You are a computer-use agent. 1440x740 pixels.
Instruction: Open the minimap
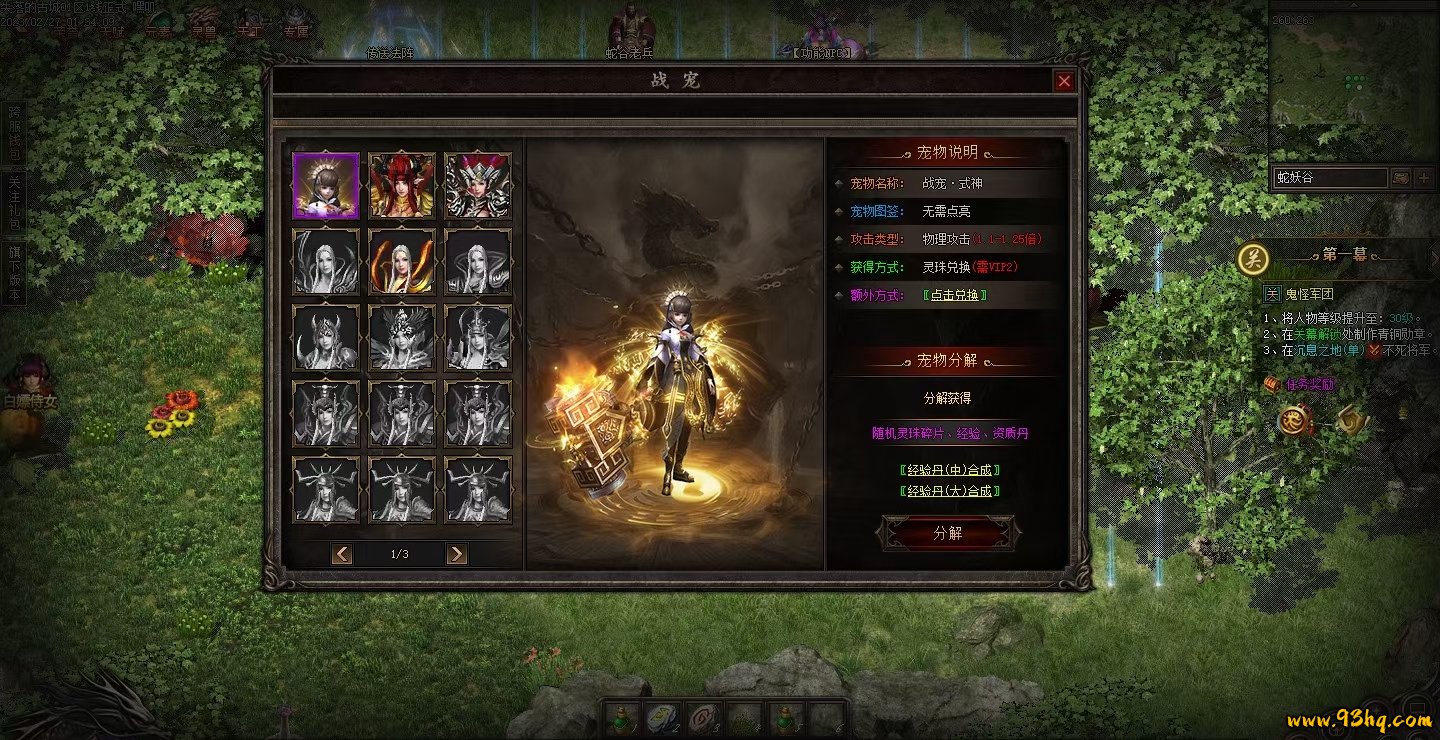[x=1352, y=80]
